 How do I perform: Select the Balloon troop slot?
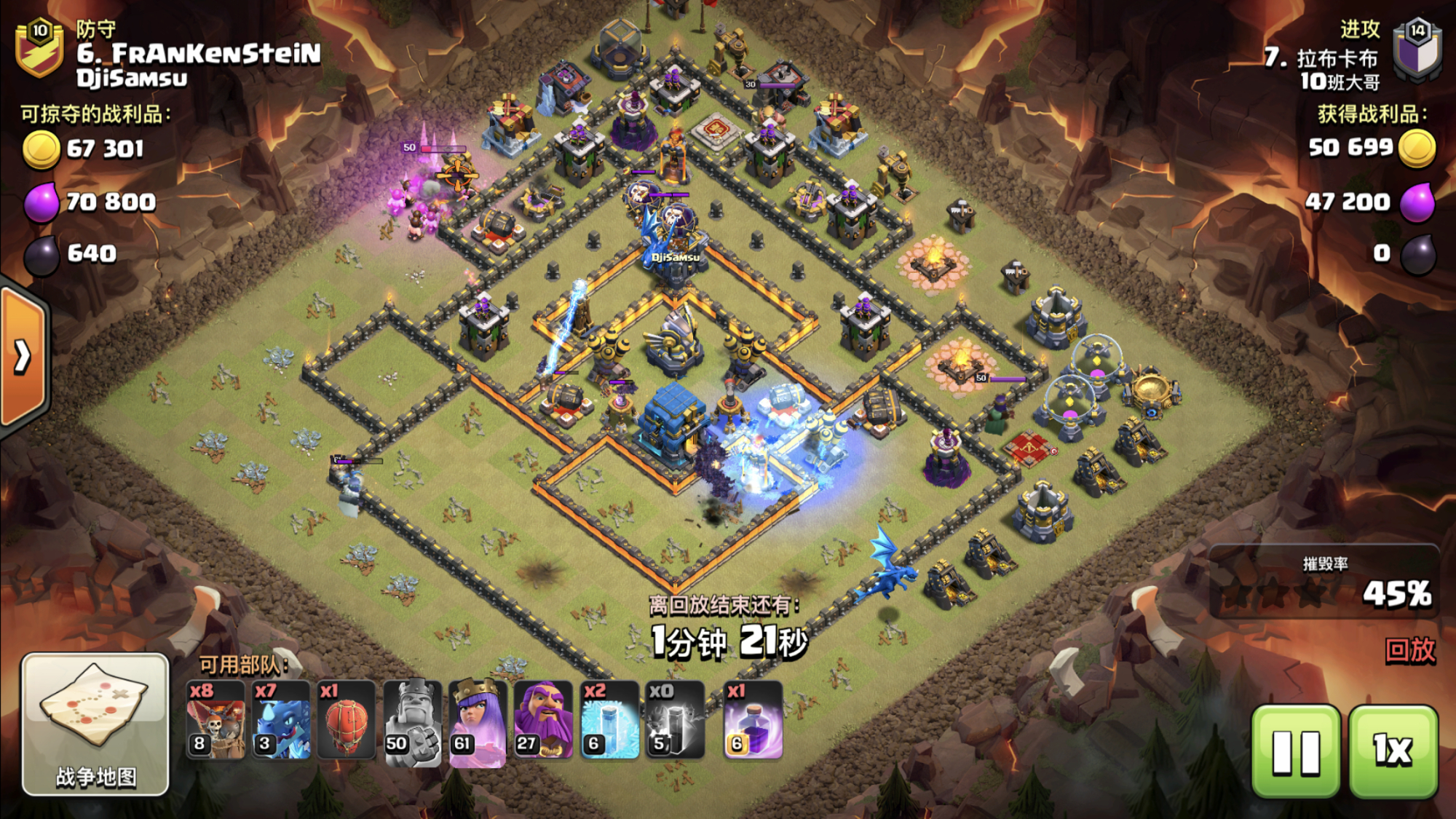coord(216,721)
